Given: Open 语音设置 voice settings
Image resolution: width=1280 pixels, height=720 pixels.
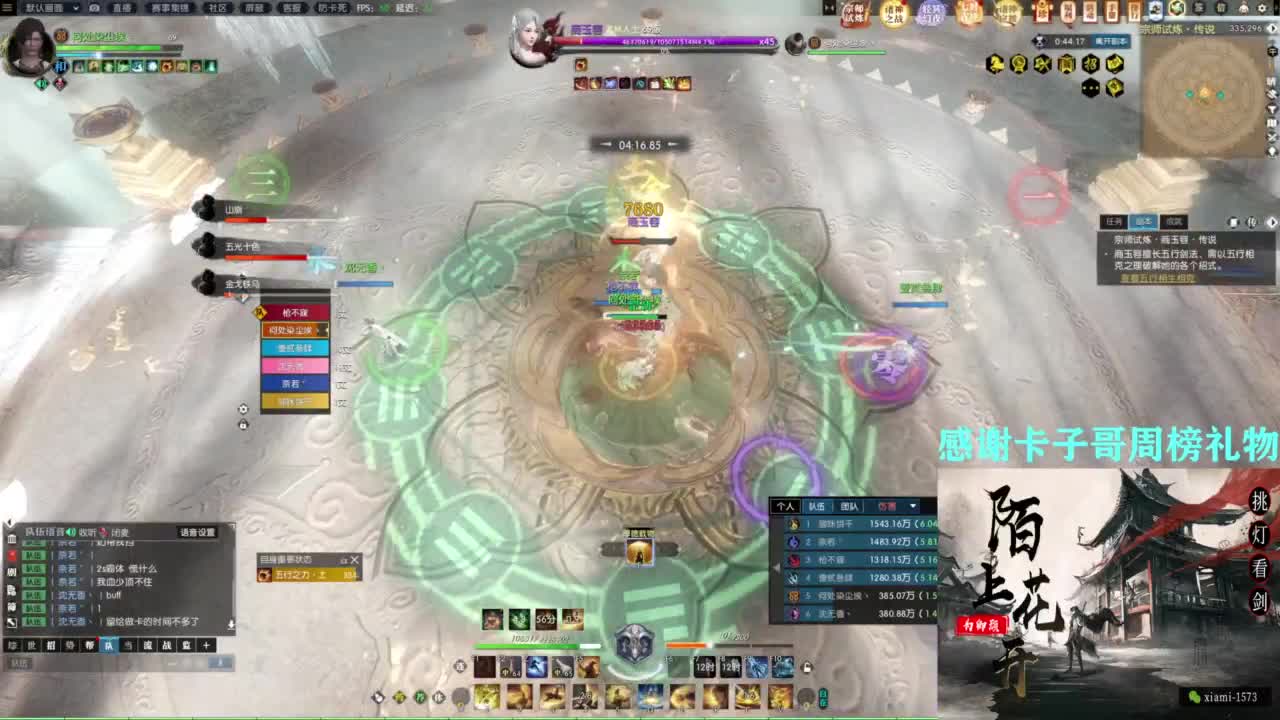Looking at the screenshot, I should tap(198, 532).
